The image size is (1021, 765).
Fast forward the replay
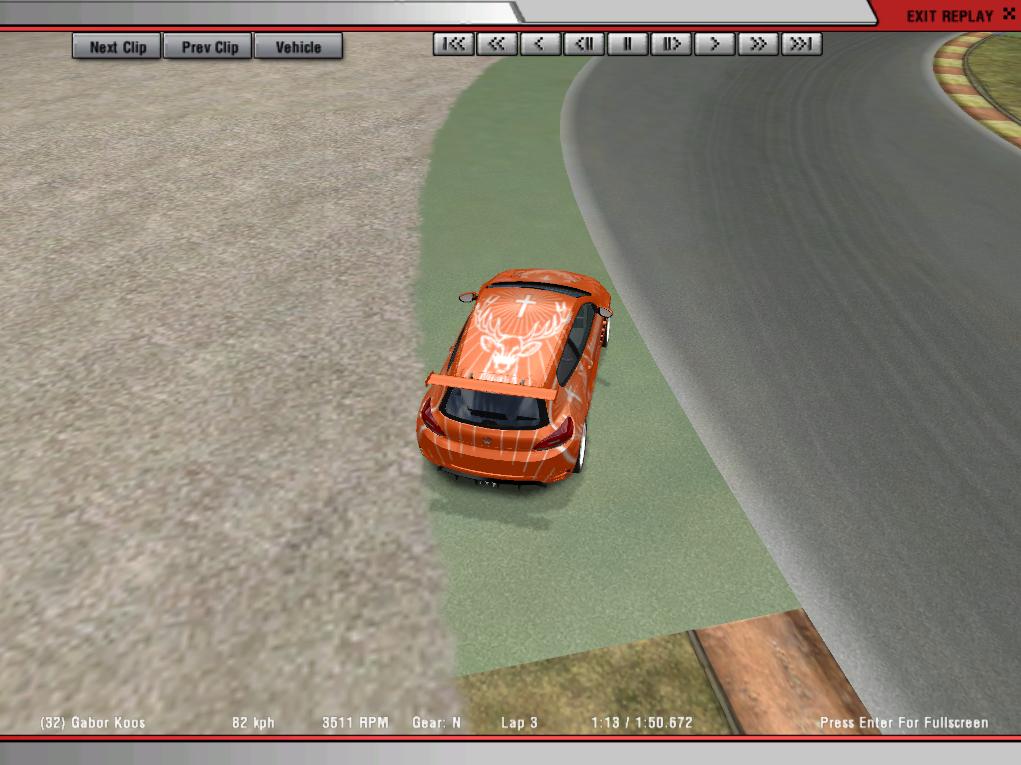tap(758, 44)
